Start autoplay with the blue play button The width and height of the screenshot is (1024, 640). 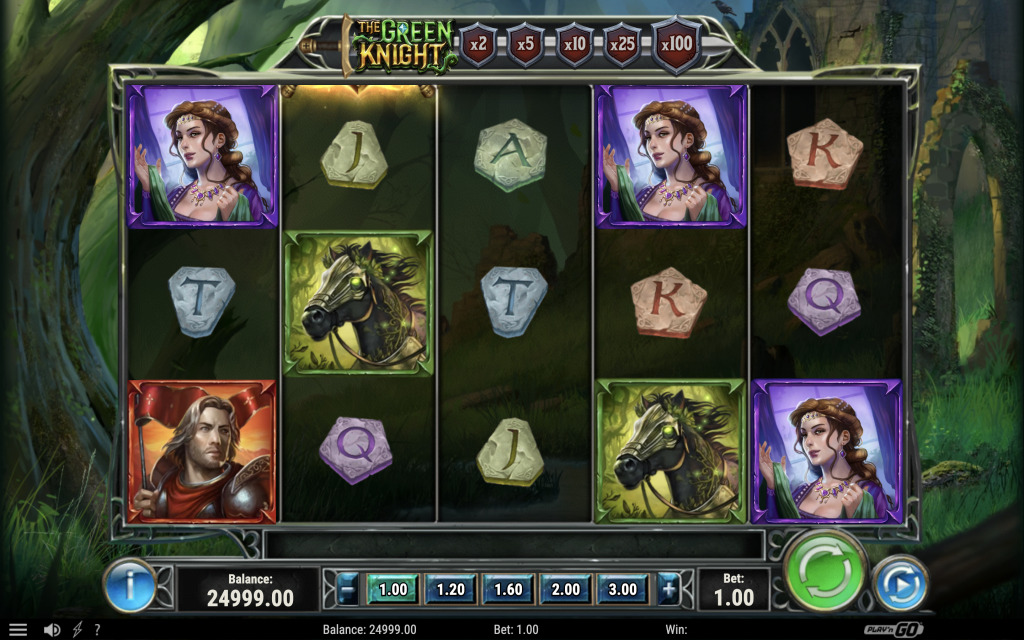point(900,584)
